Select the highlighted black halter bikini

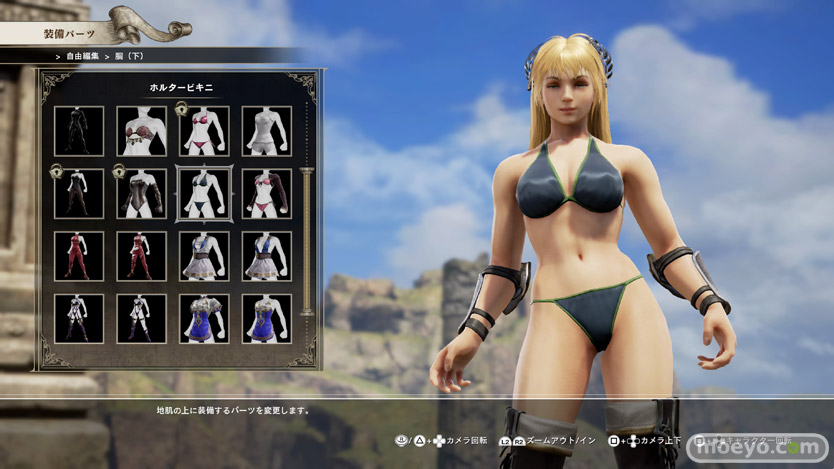pyautogui.click(x=203, y=194)
